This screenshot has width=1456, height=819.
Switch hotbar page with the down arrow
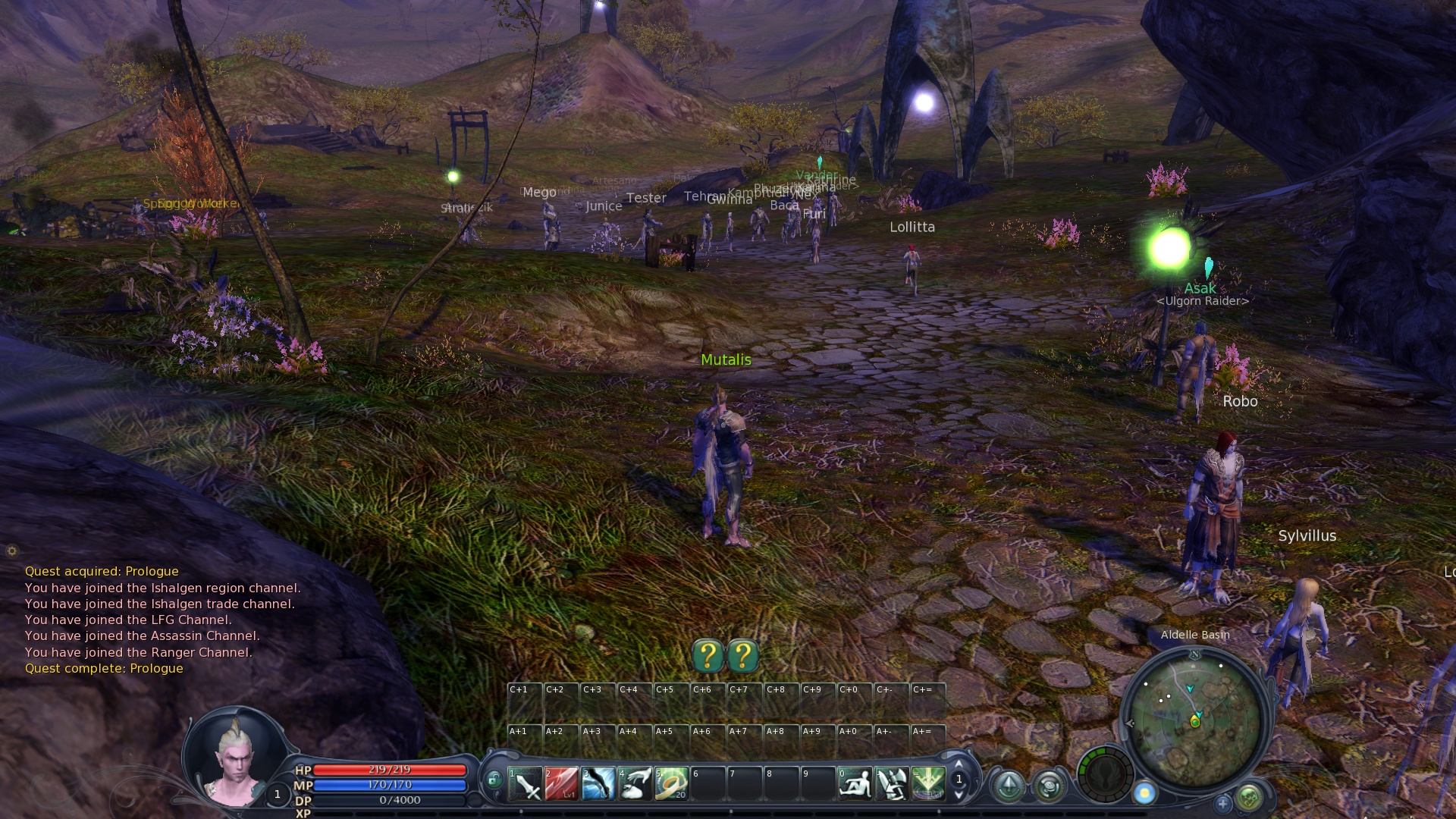tap(959, 795)
